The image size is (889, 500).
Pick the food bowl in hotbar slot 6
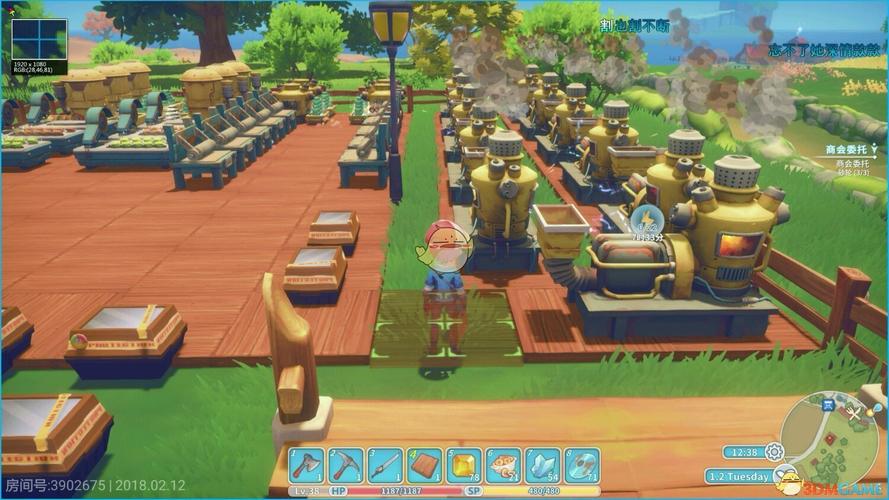pos(503,465)
